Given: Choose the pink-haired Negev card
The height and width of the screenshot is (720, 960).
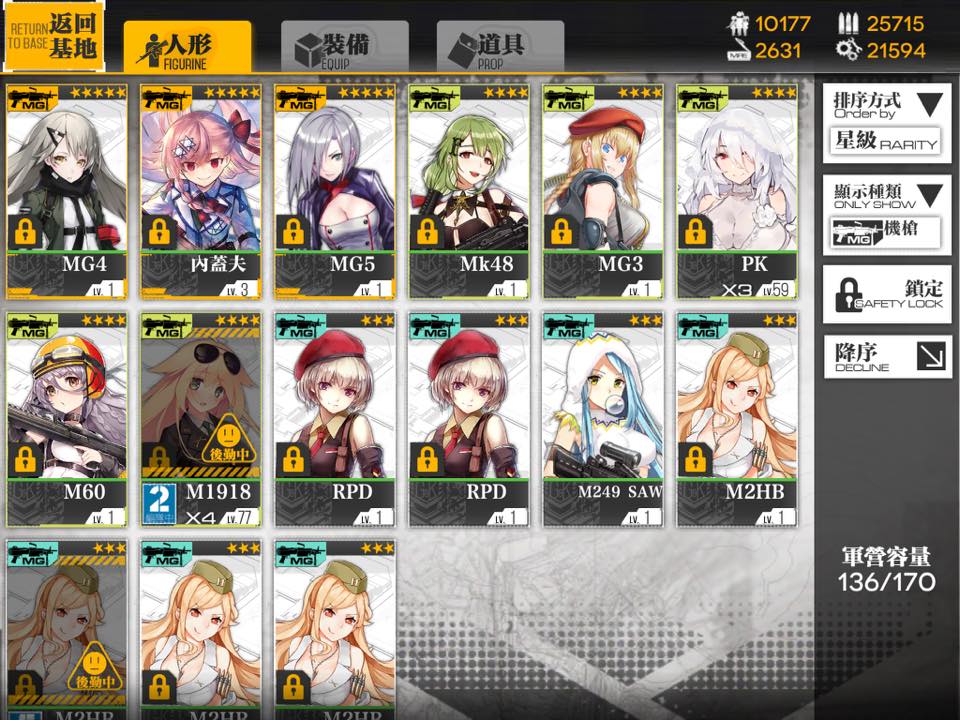Looking at the screenshot, I should (x=201, y=190).
